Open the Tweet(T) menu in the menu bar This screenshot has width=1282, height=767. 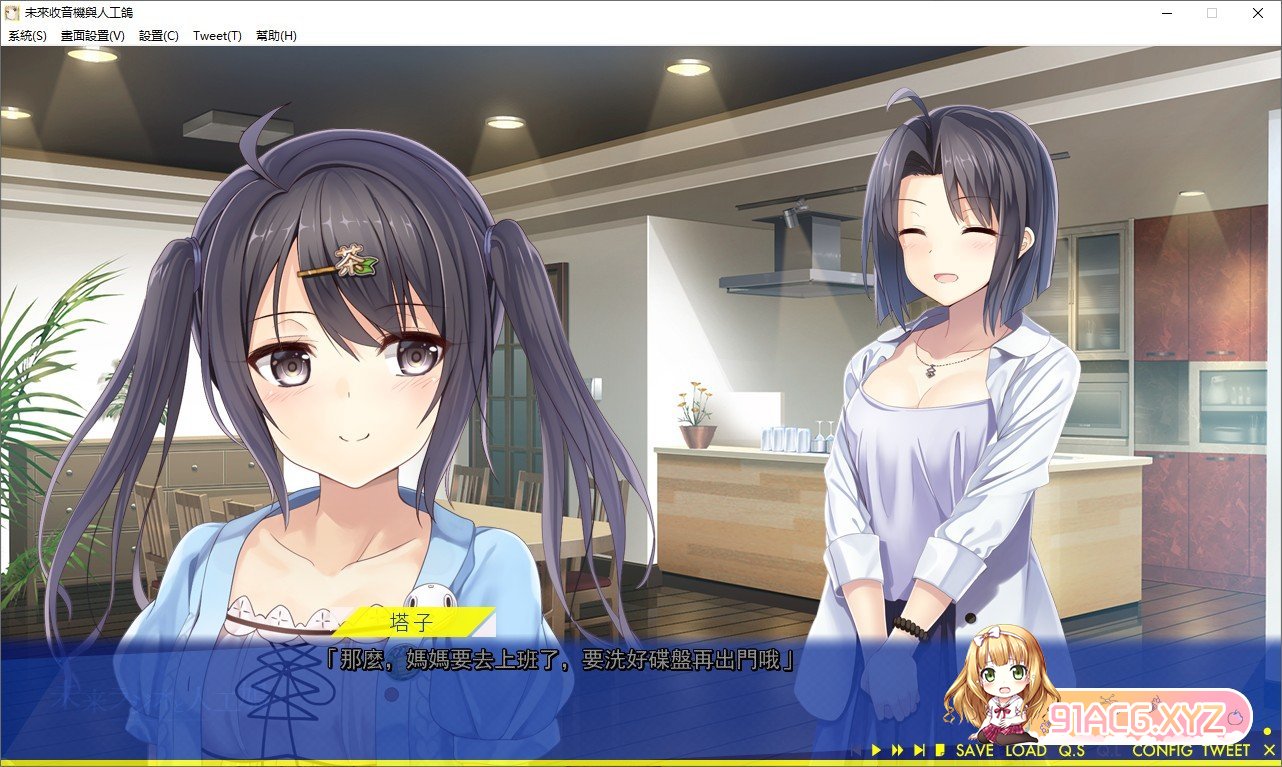tap(217, 36)
